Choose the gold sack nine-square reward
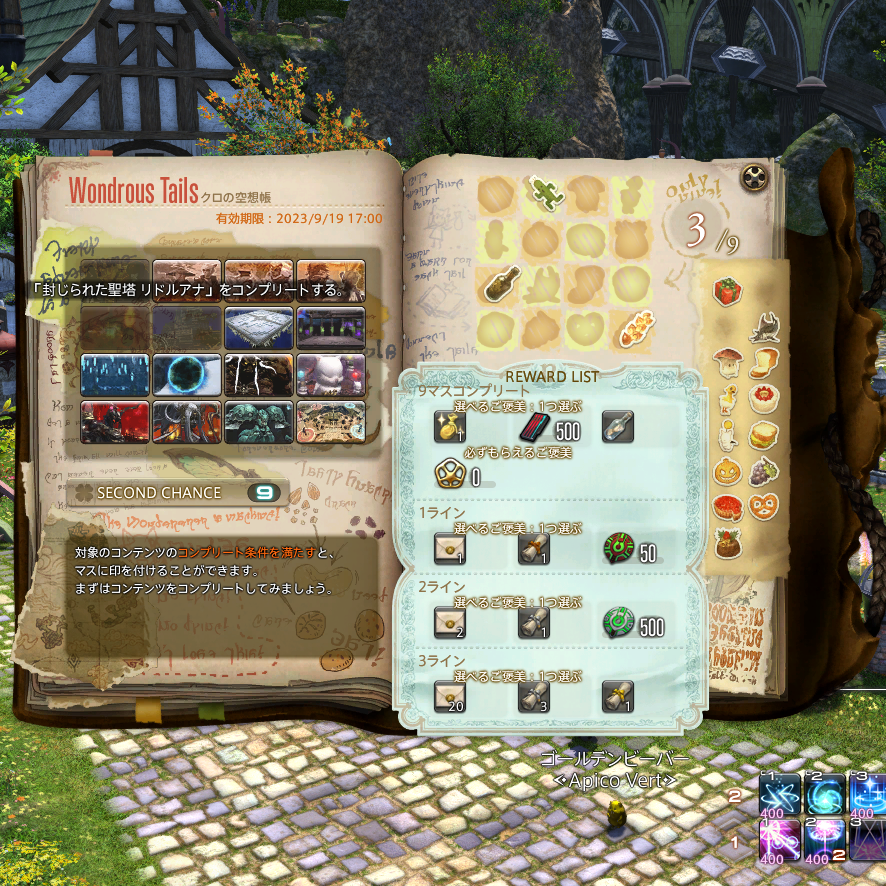 448,428
